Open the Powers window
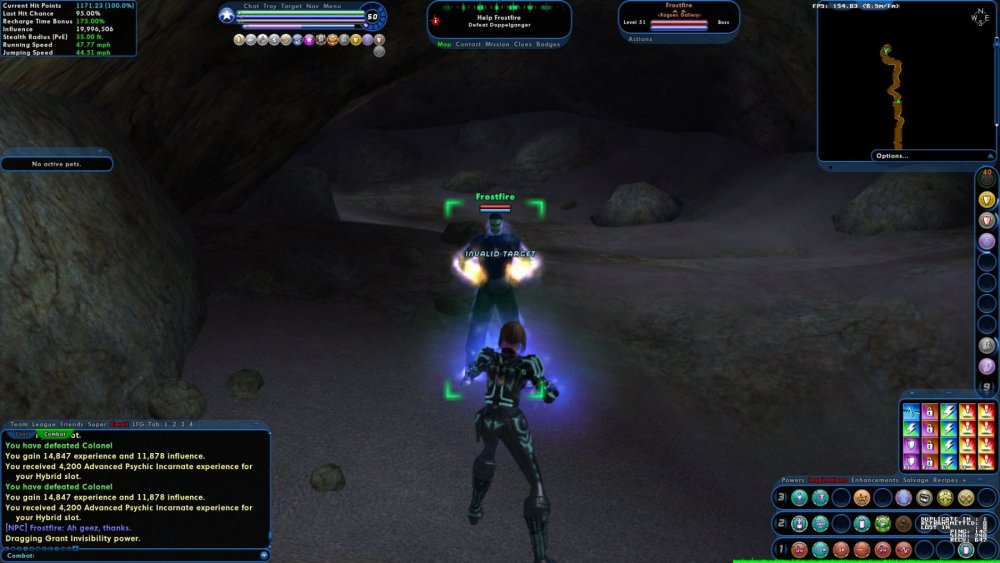Image resolution: width=1000 pixels, height=563 pixels. pos(793,480)
